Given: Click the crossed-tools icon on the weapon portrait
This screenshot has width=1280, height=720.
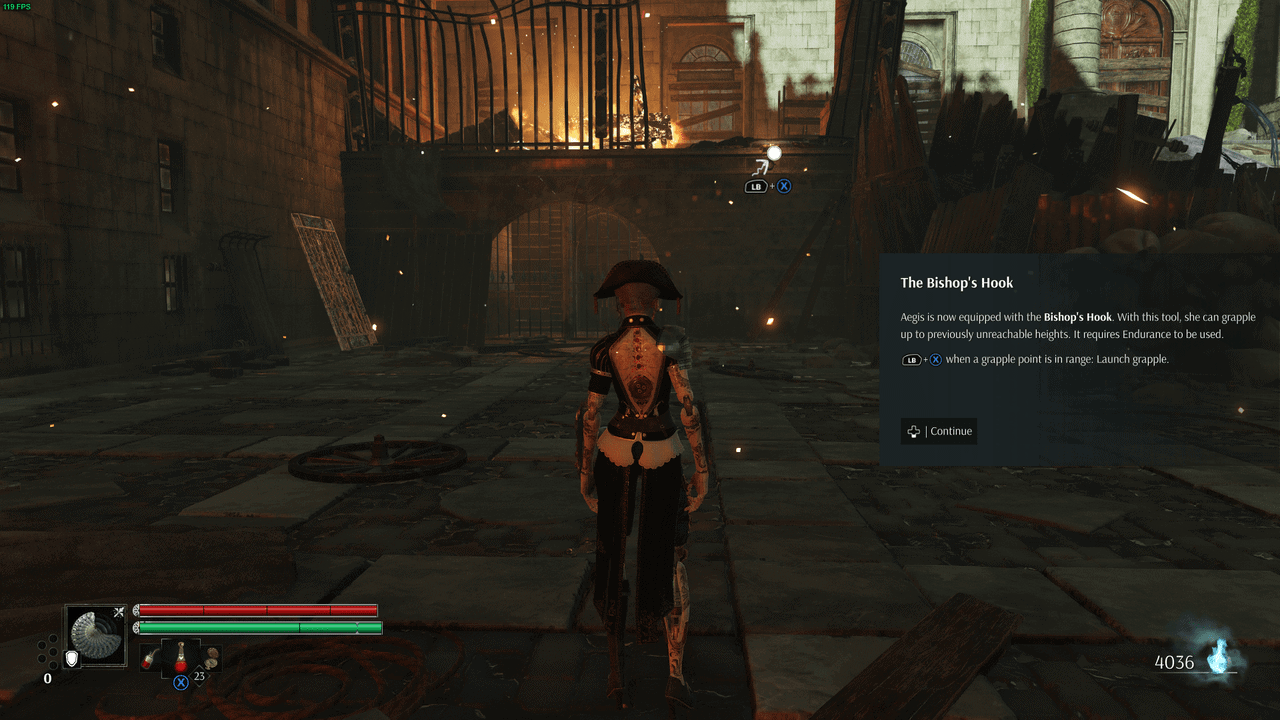Looking at the screenshot, I should pyautogui.click(x=119, y=610).
